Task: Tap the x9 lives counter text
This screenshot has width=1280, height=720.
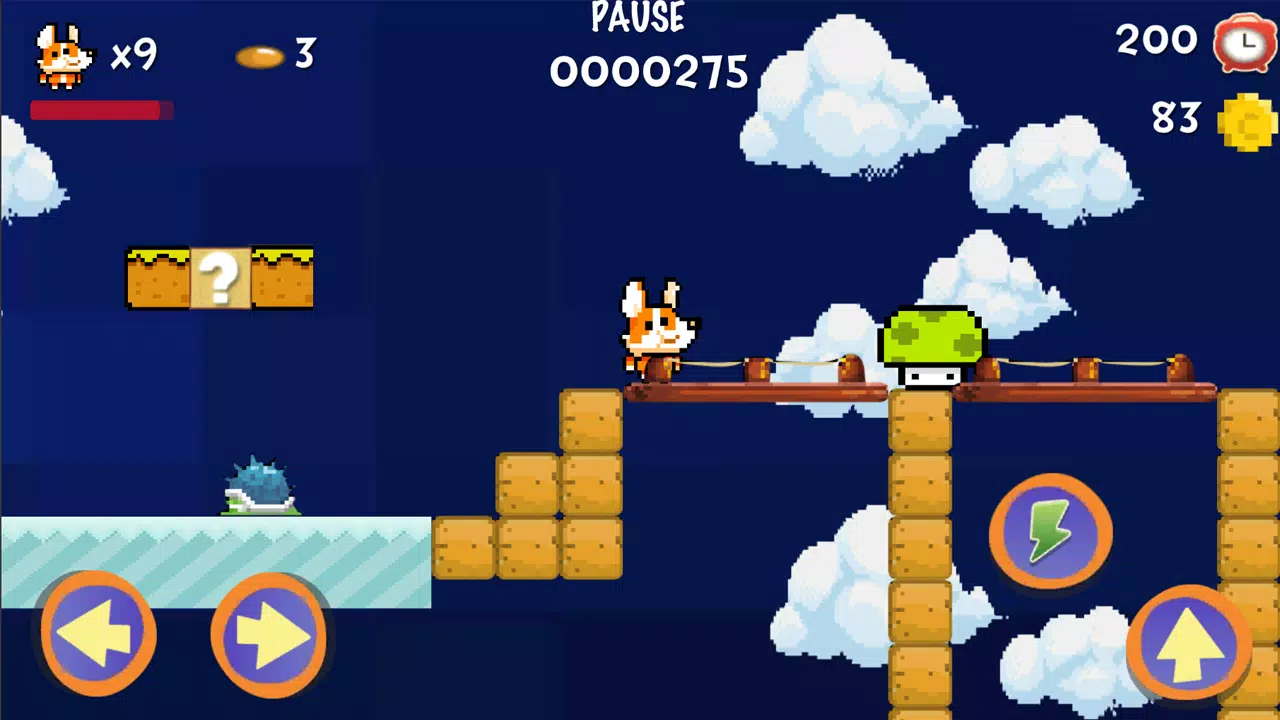Action: pos(136,57)
